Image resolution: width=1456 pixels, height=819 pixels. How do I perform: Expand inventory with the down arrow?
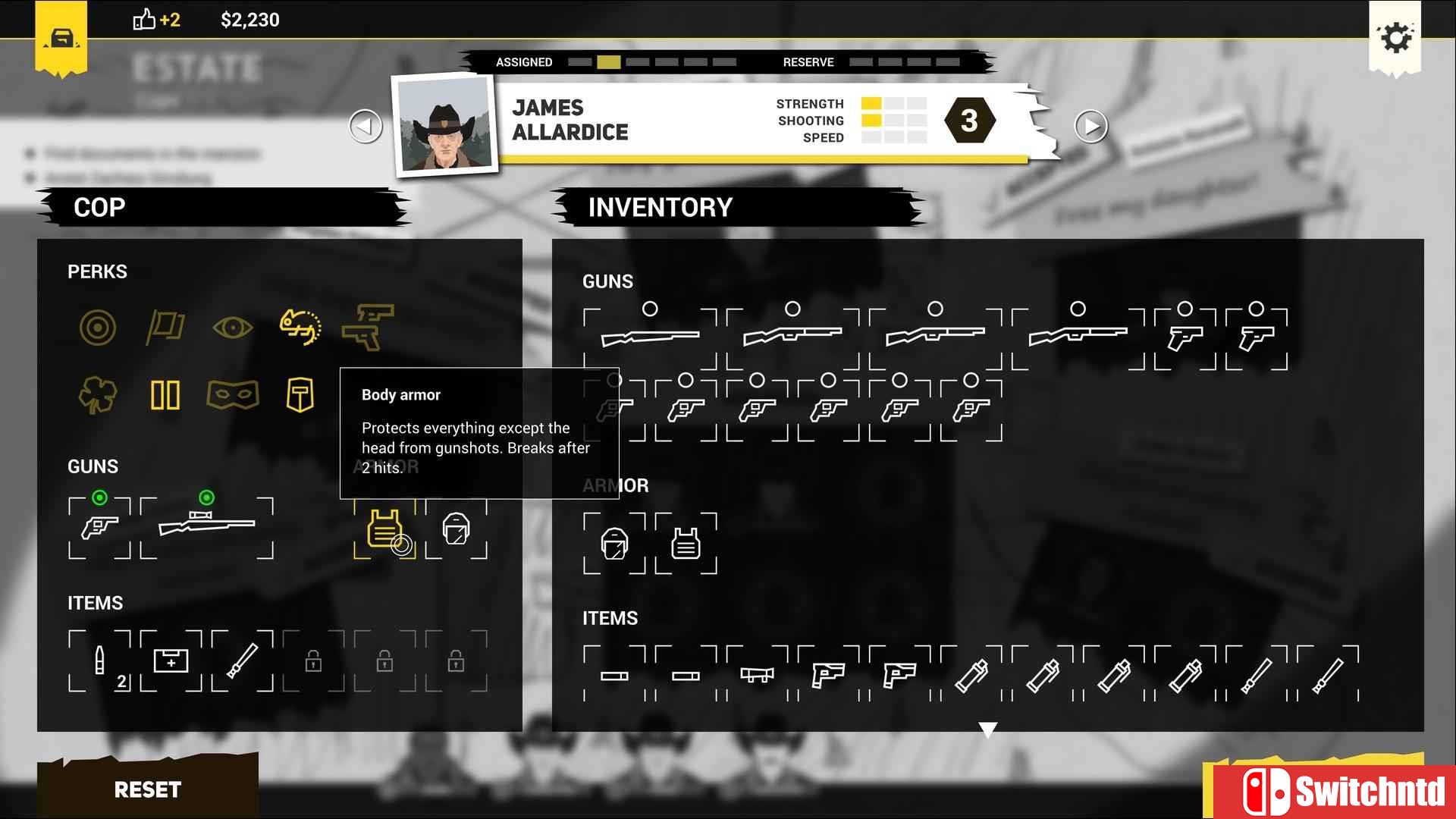[987, 730]
